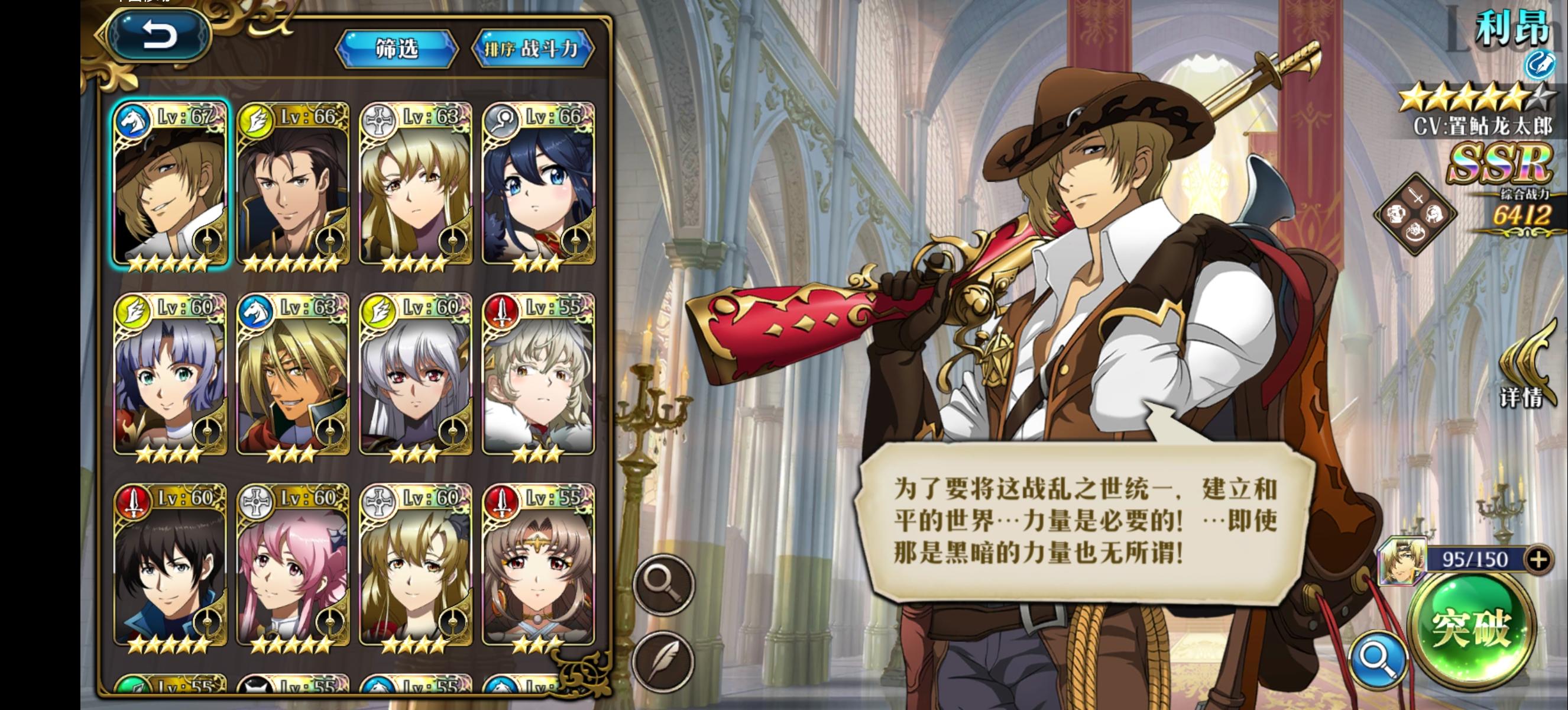Open the diamond class emblem icon
The image size is (1568, 710).
pyautogui.click(x=1415, y=214)
